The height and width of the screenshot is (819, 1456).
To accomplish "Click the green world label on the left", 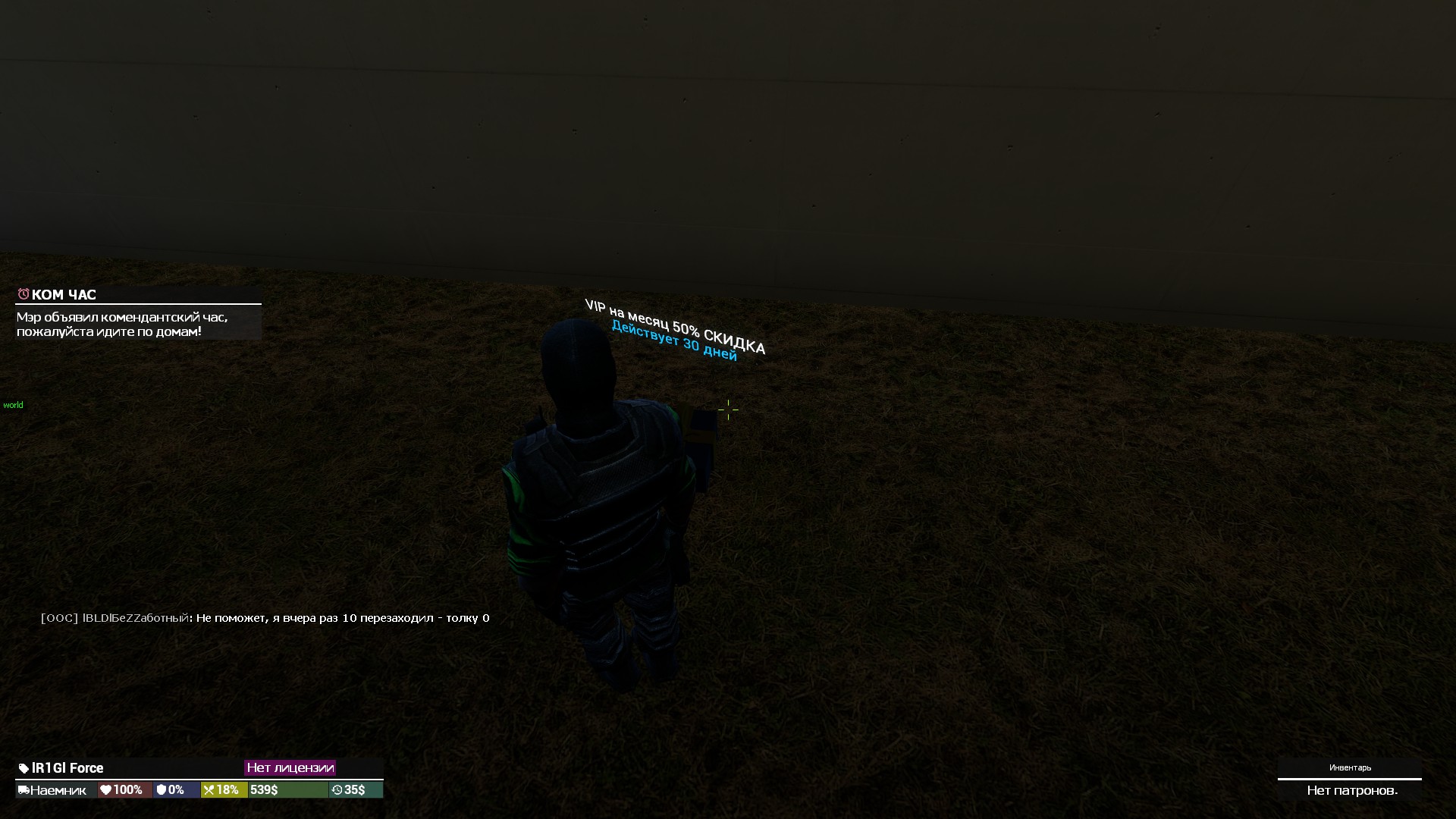I will (x=13, y=405).
